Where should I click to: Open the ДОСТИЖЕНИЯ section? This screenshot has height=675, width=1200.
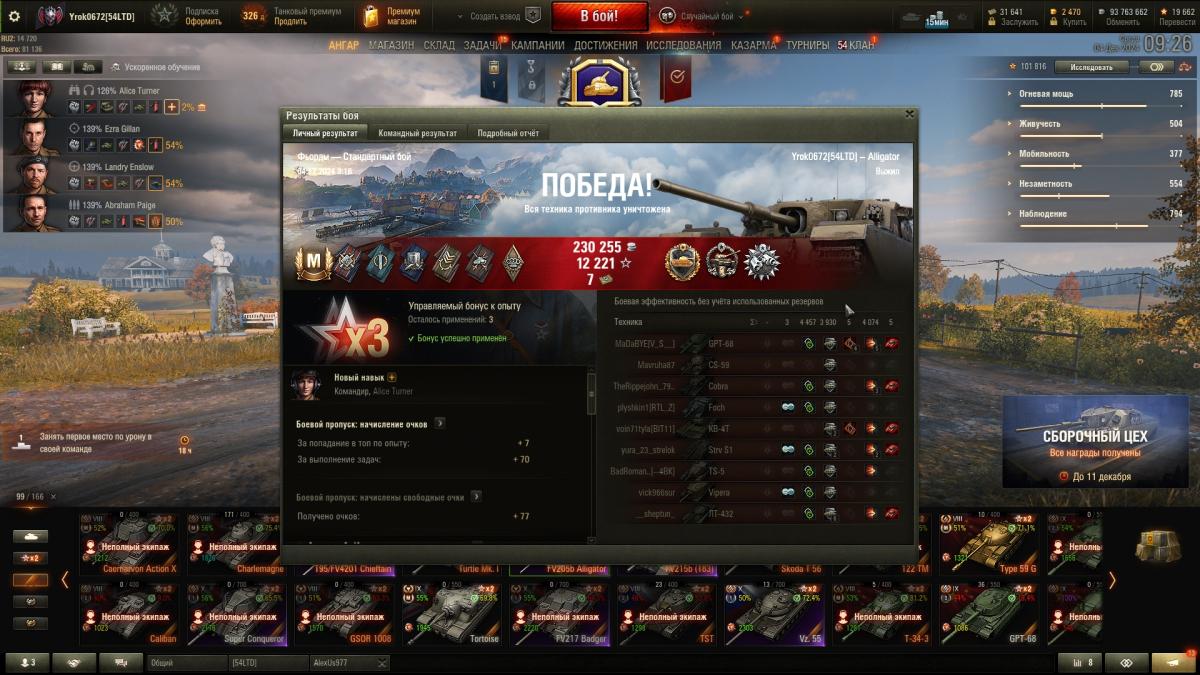[606, 45]
